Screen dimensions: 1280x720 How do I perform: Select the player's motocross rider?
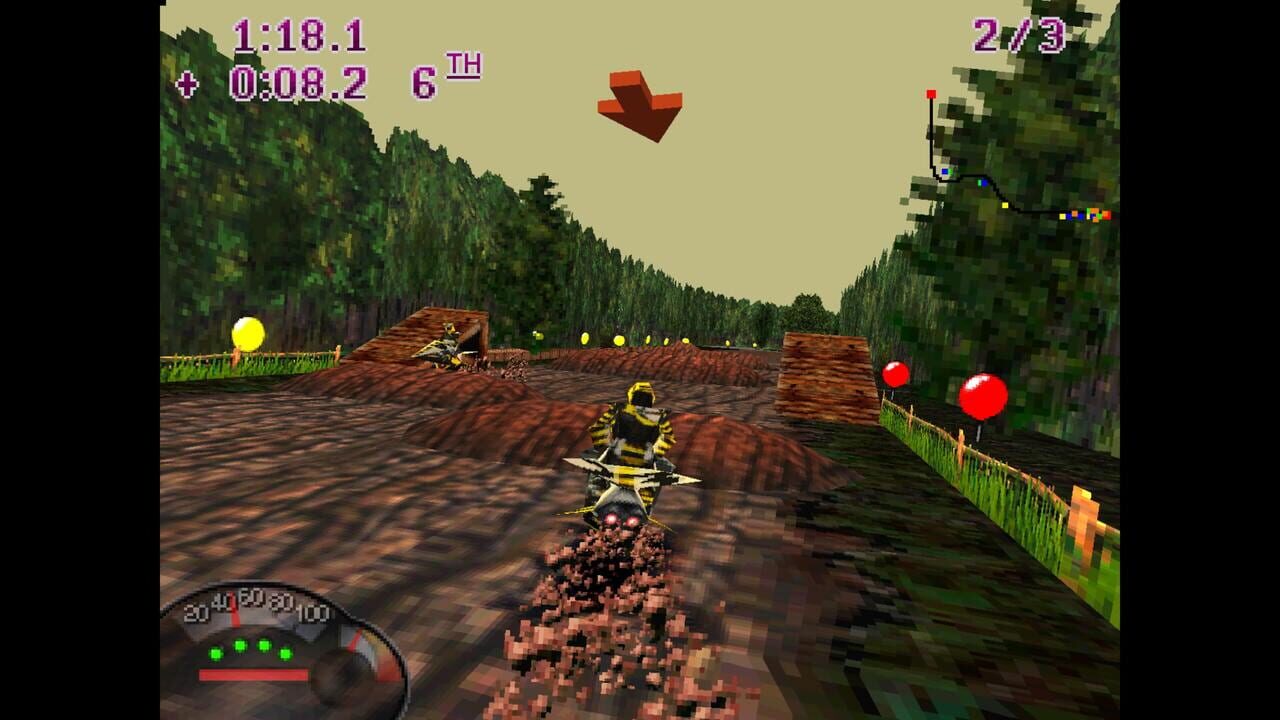[x=632, y=440]
